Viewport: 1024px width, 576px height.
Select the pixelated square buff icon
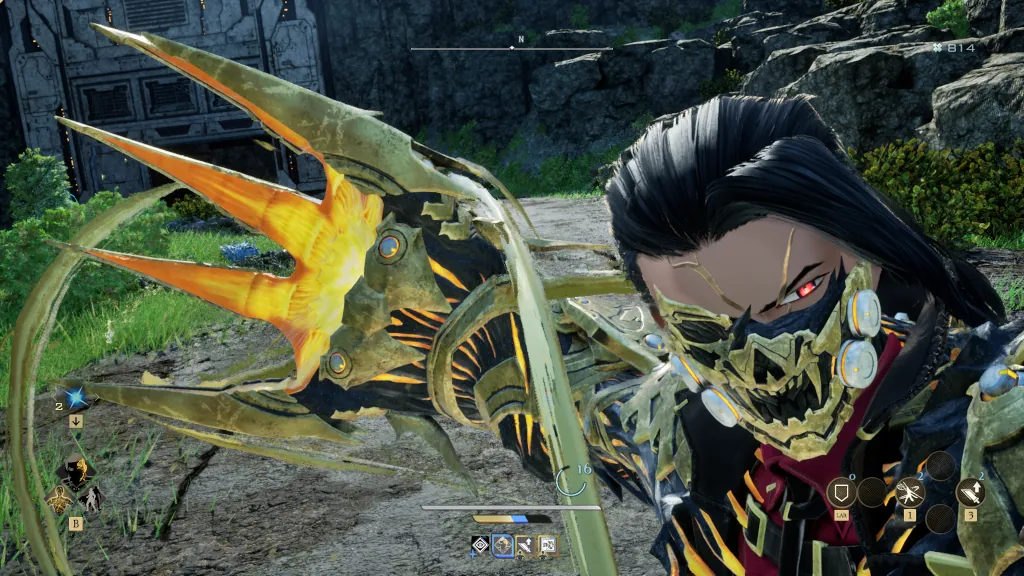pos(547,545)
